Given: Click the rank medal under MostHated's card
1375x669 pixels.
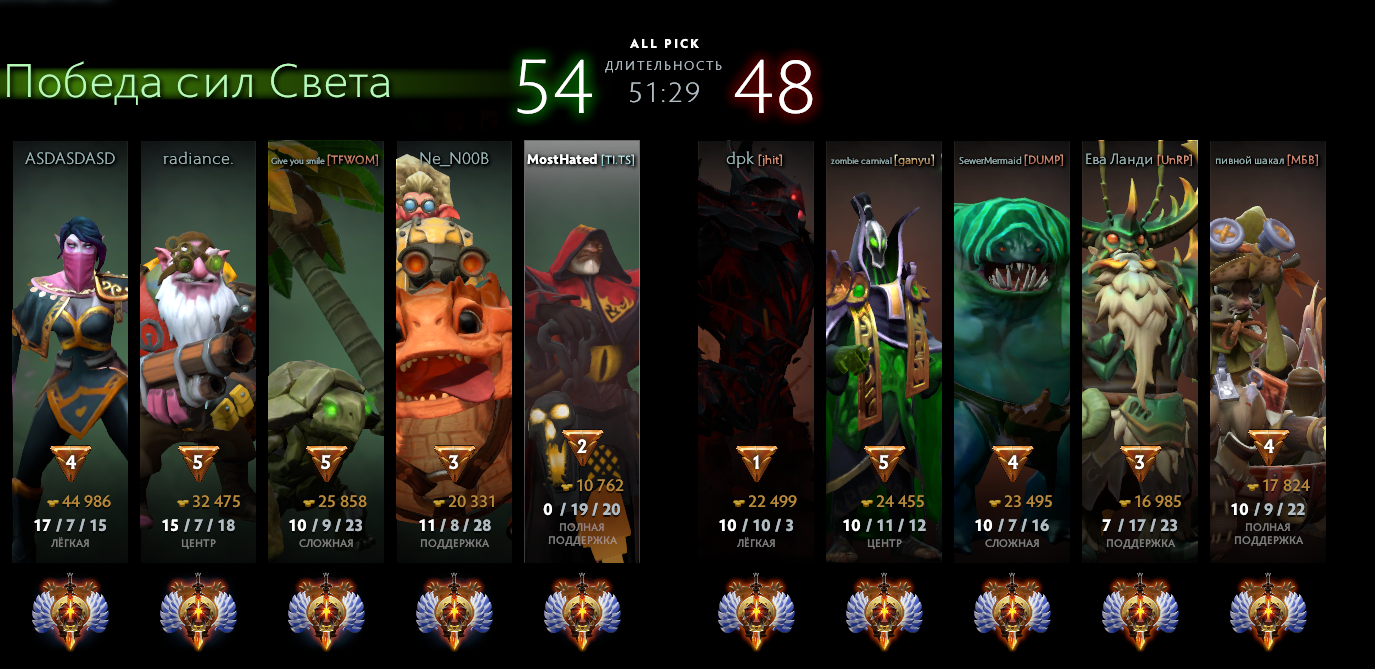Looking at the screenshot, I should pos(582,610).
